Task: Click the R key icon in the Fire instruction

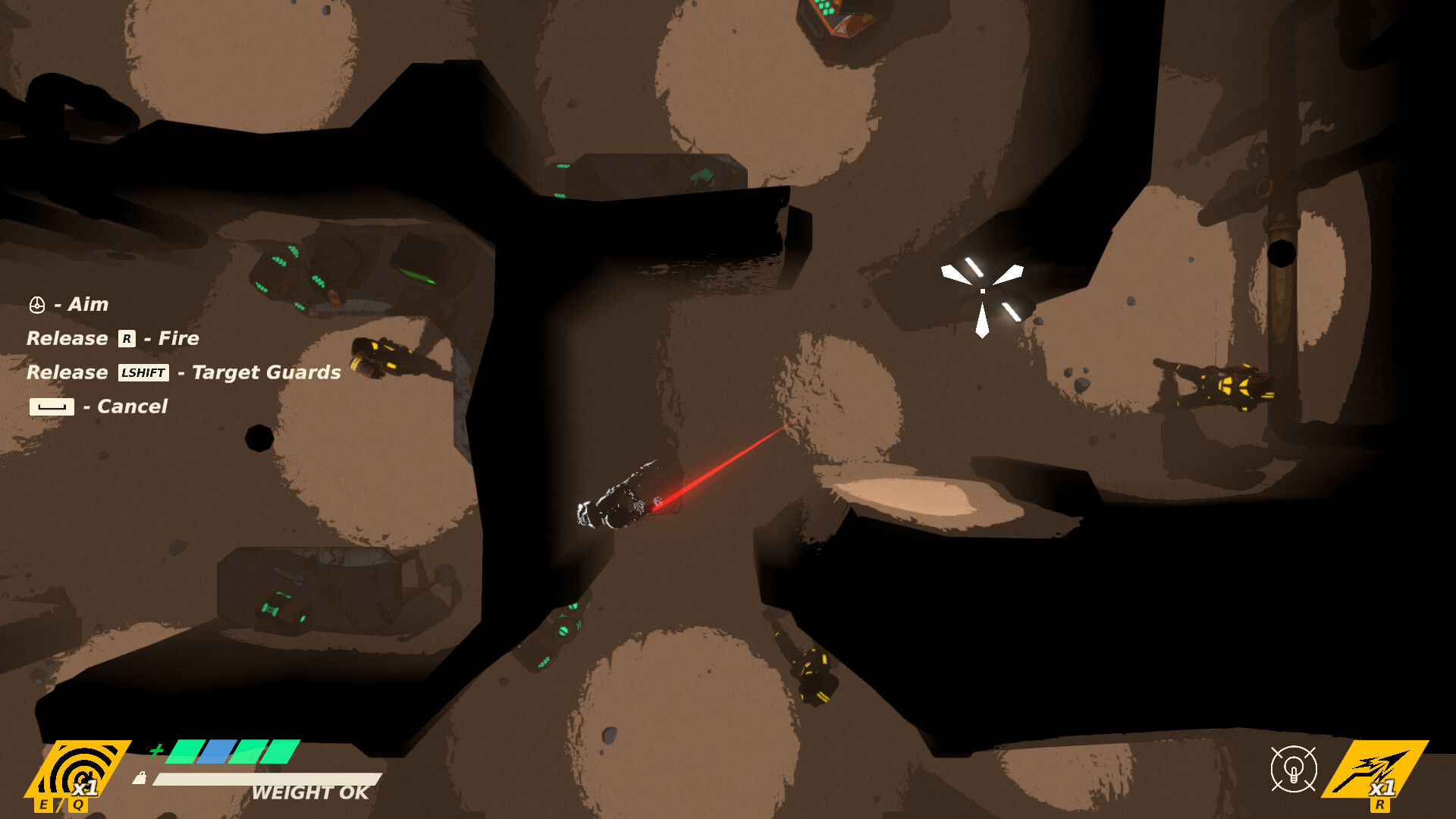Action: (127, 339)
